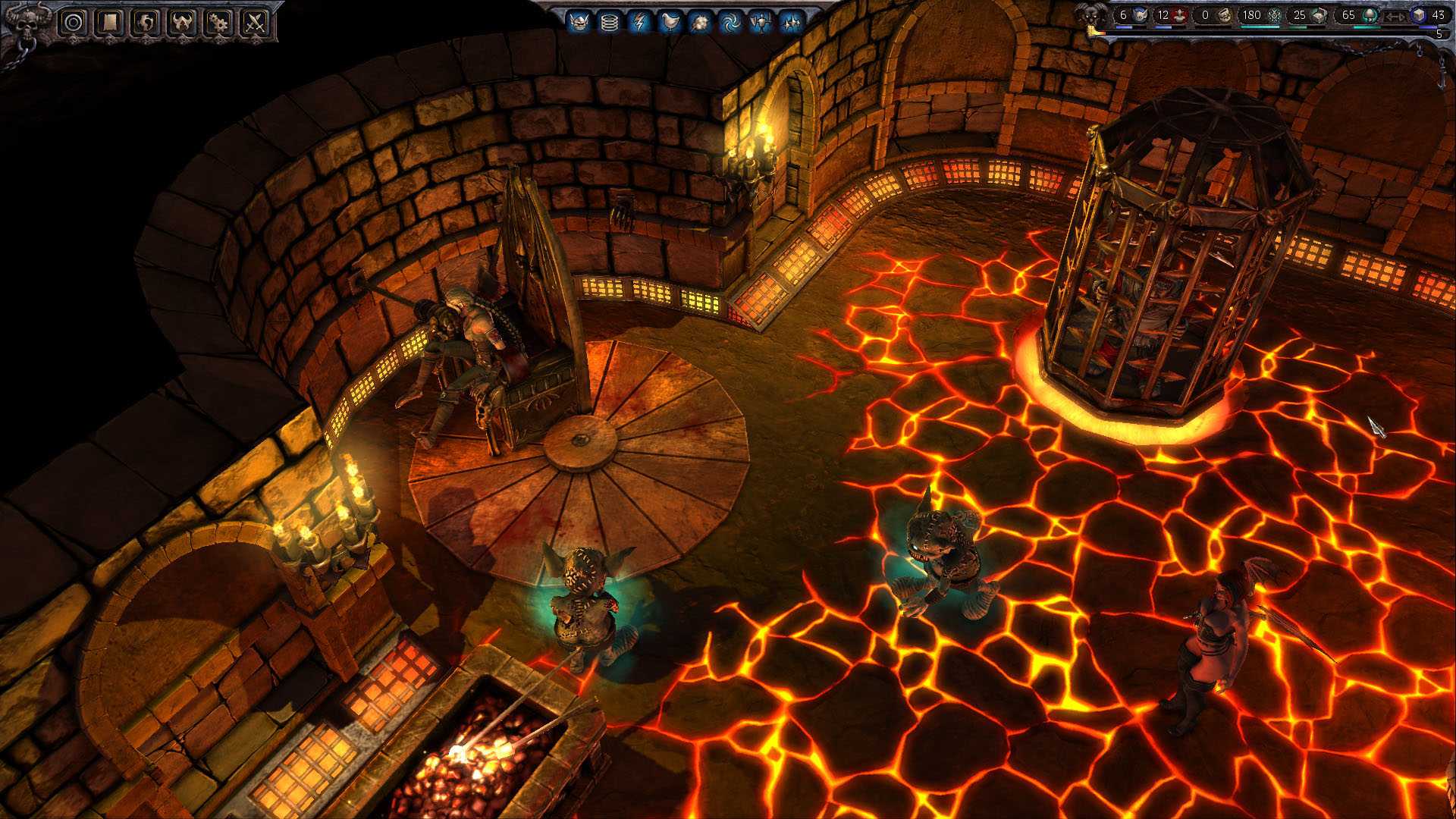Select the gears settings icon
This screenshot has width=1456, height=819.
click(x=218, y=21)
